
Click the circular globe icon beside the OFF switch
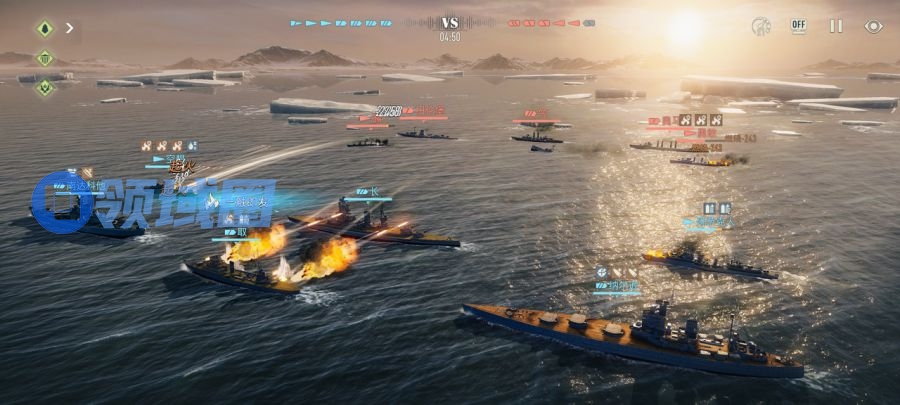[761, 26]
